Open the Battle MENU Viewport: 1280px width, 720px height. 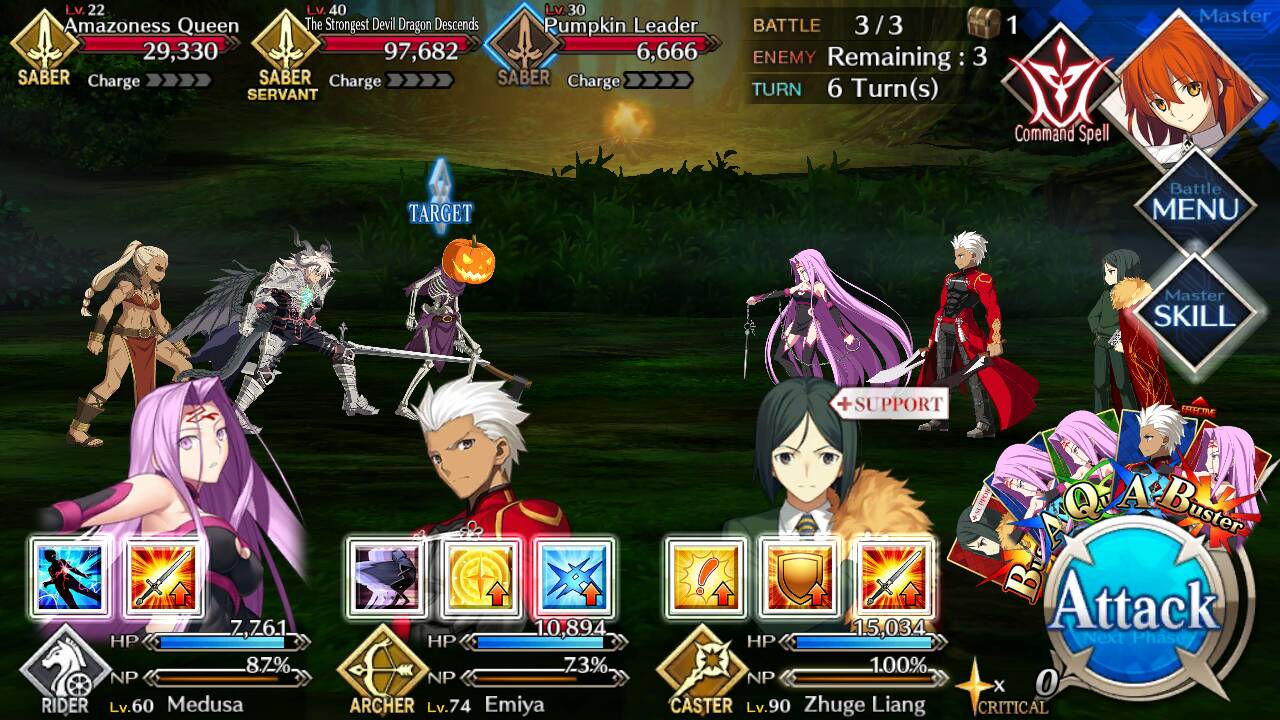[1195, 203]
